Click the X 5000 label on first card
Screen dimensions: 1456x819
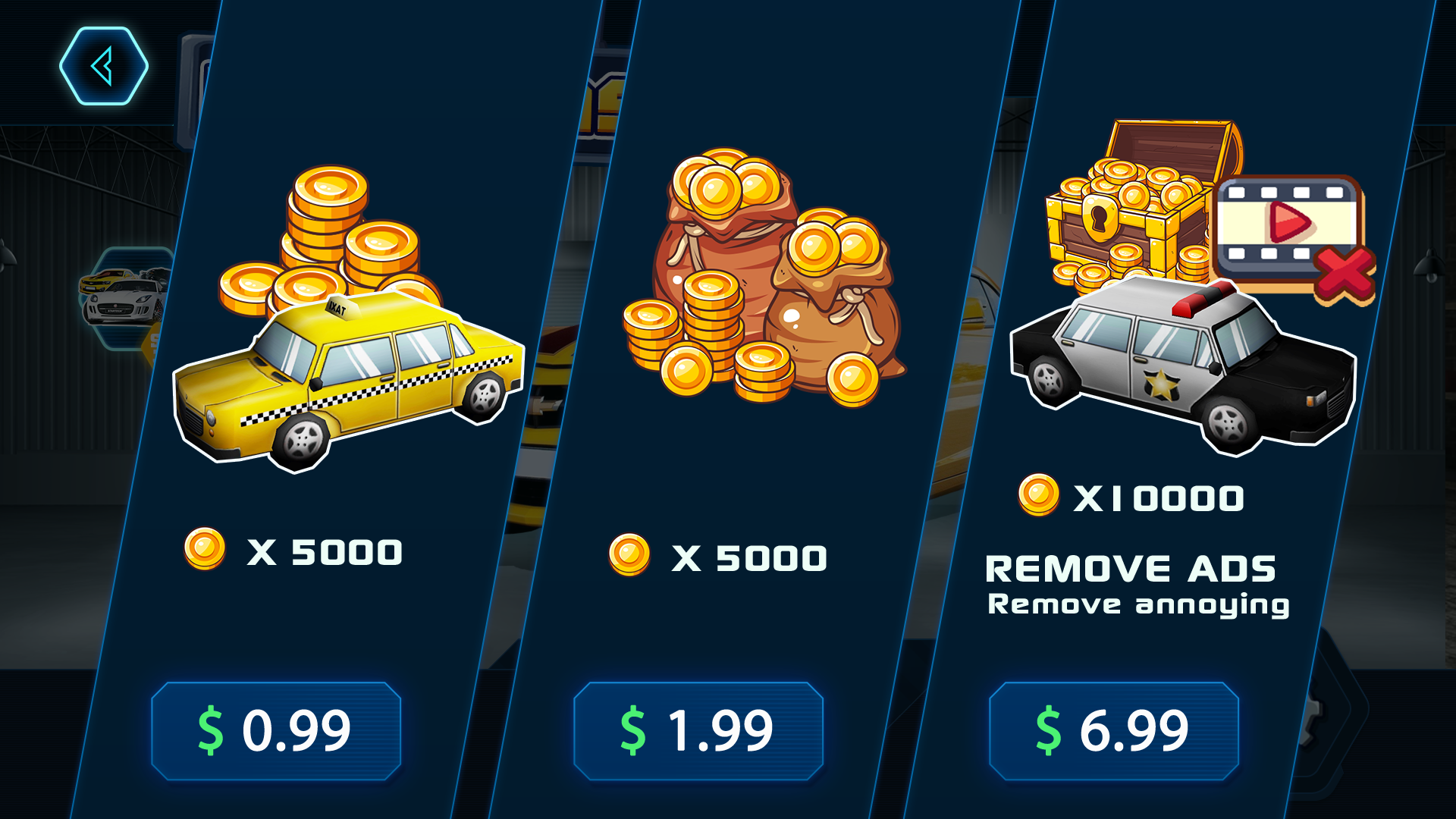pos(326,552)
